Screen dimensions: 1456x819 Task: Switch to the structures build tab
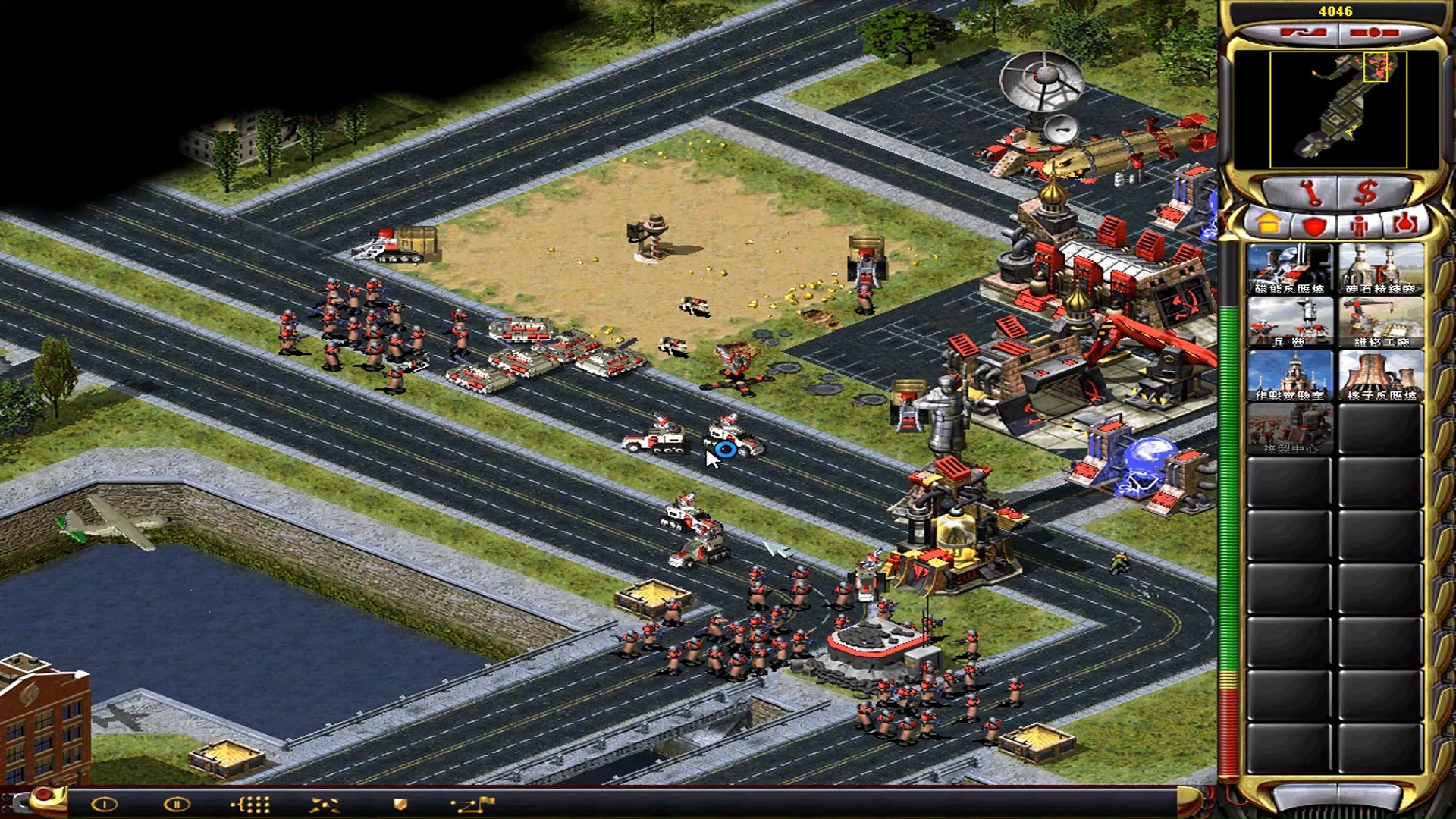(1269, 225)
